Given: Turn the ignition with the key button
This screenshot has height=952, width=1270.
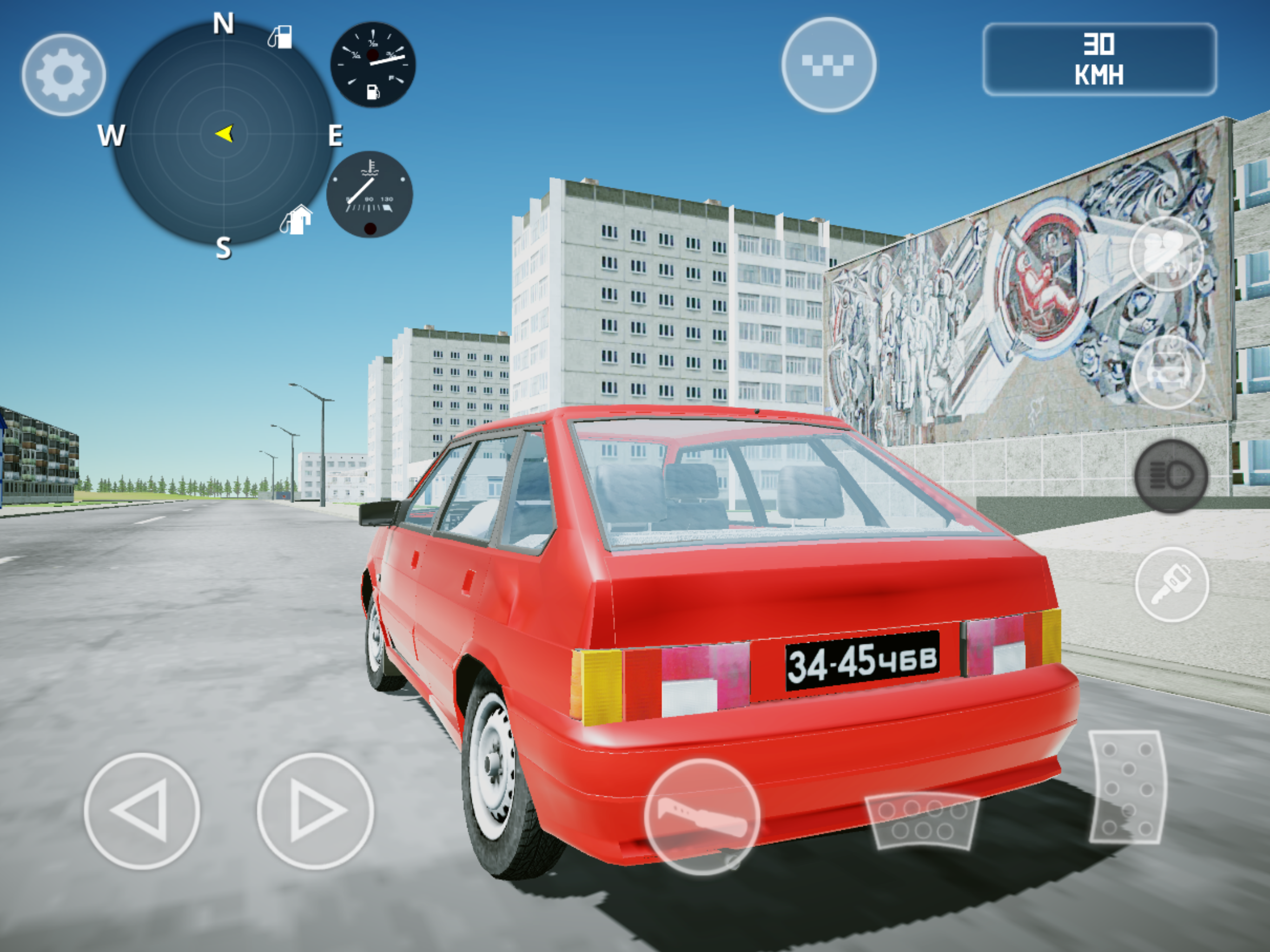Looking at the screenshot, I should point(1171,584).
